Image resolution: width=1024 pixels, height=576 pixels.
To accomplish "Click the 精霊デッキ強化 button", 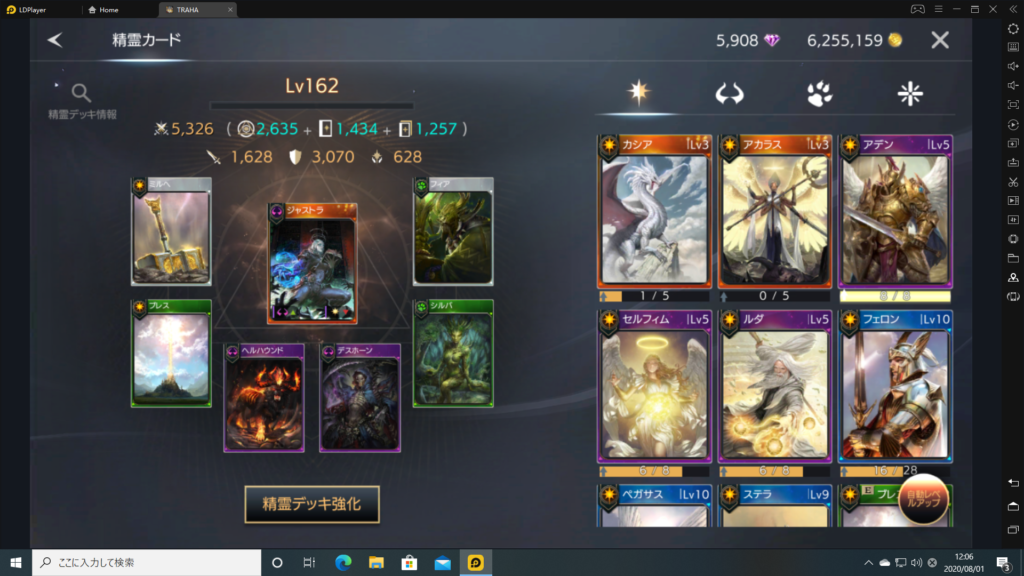I will pyautogui.click(x=312, y=505).
